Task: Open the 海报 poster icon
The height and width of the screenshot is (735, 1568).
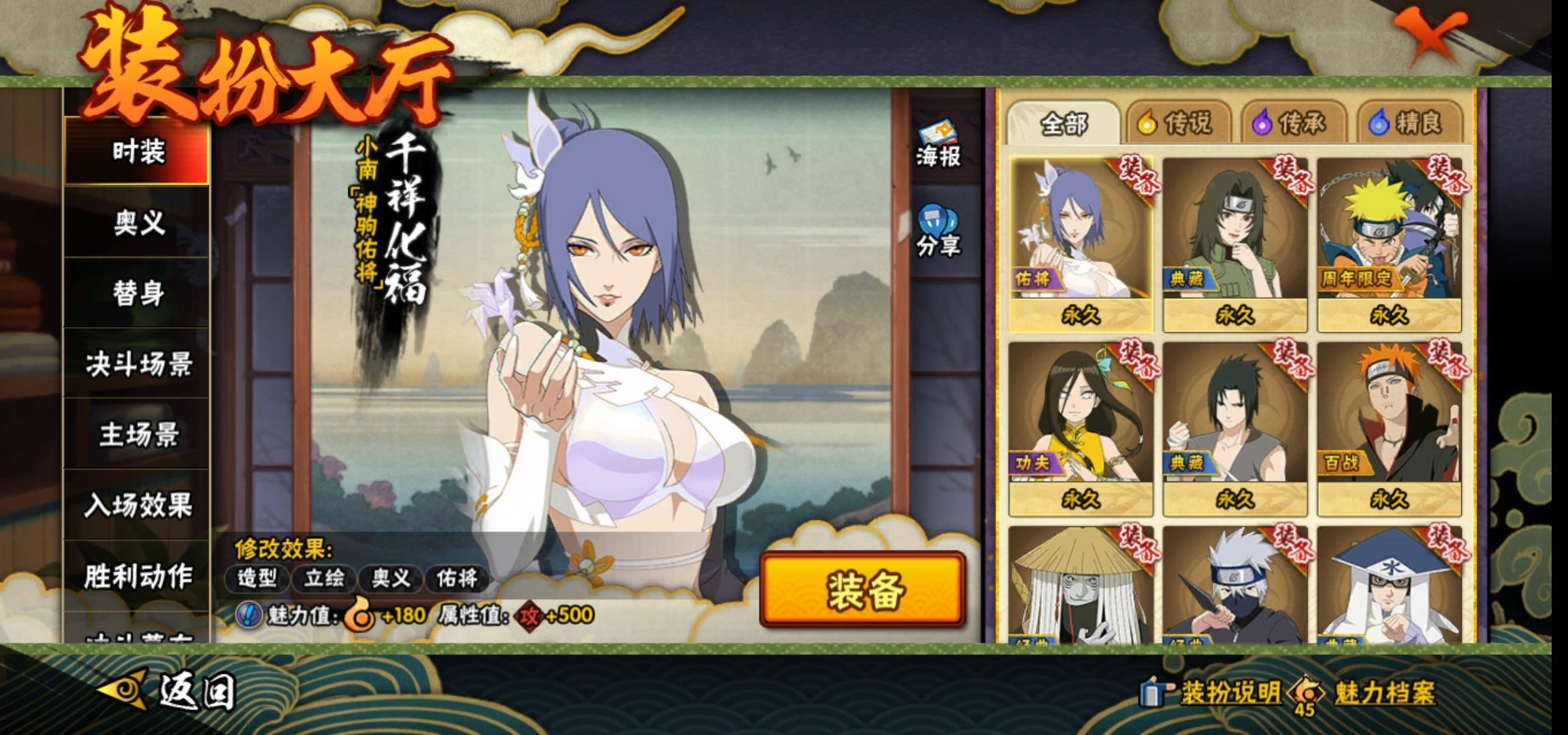Action: [x=938, y=145]
